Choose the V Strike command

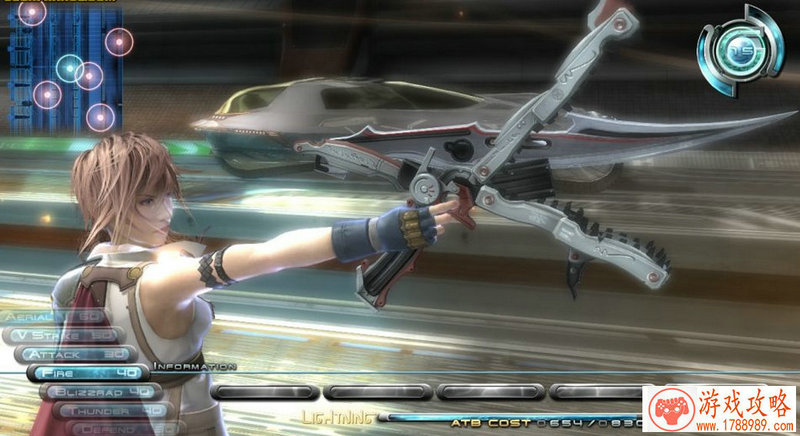click(65, 335)
